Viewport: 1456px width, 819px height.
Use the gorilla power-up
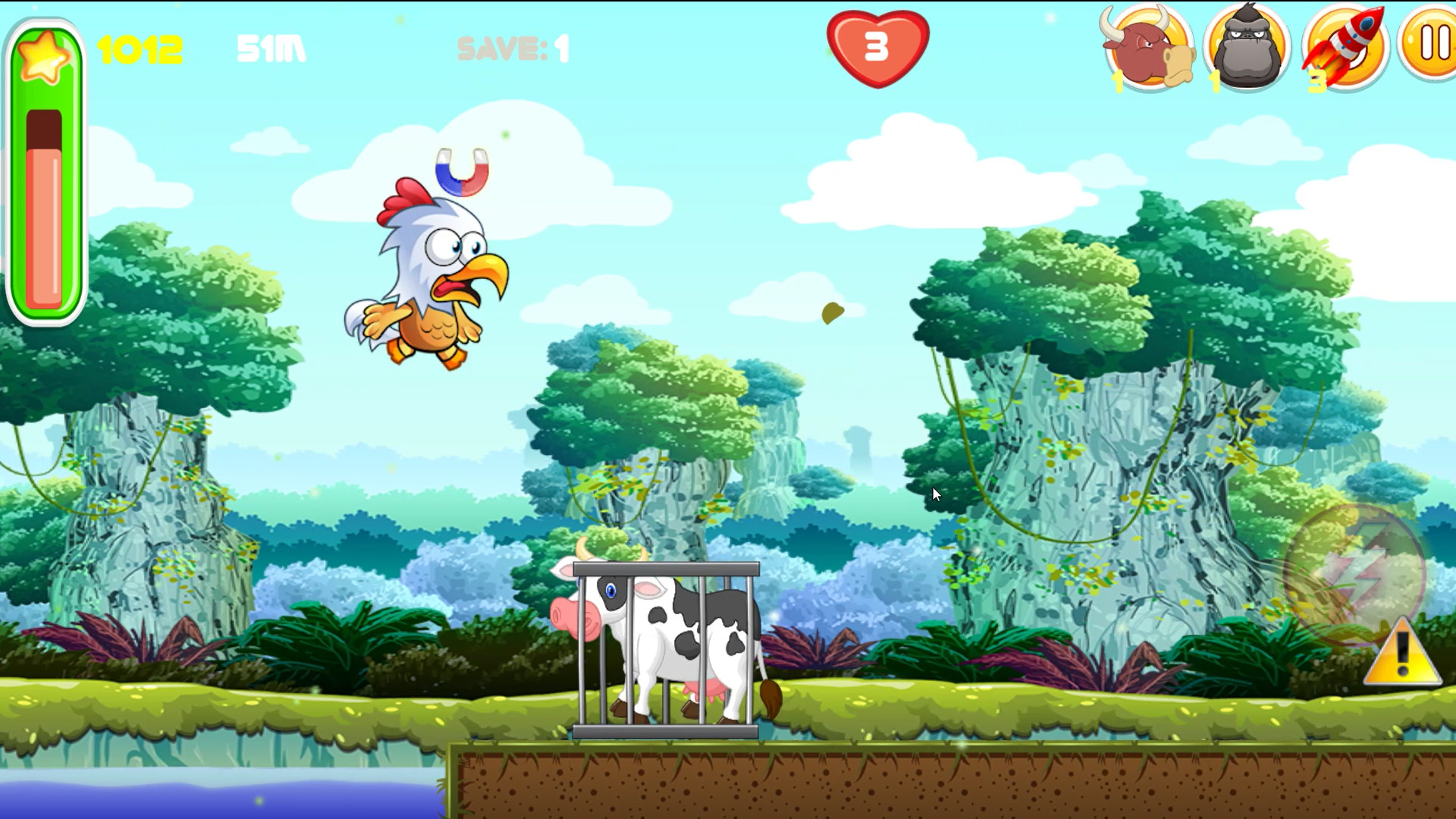(x=1248, y=47)
